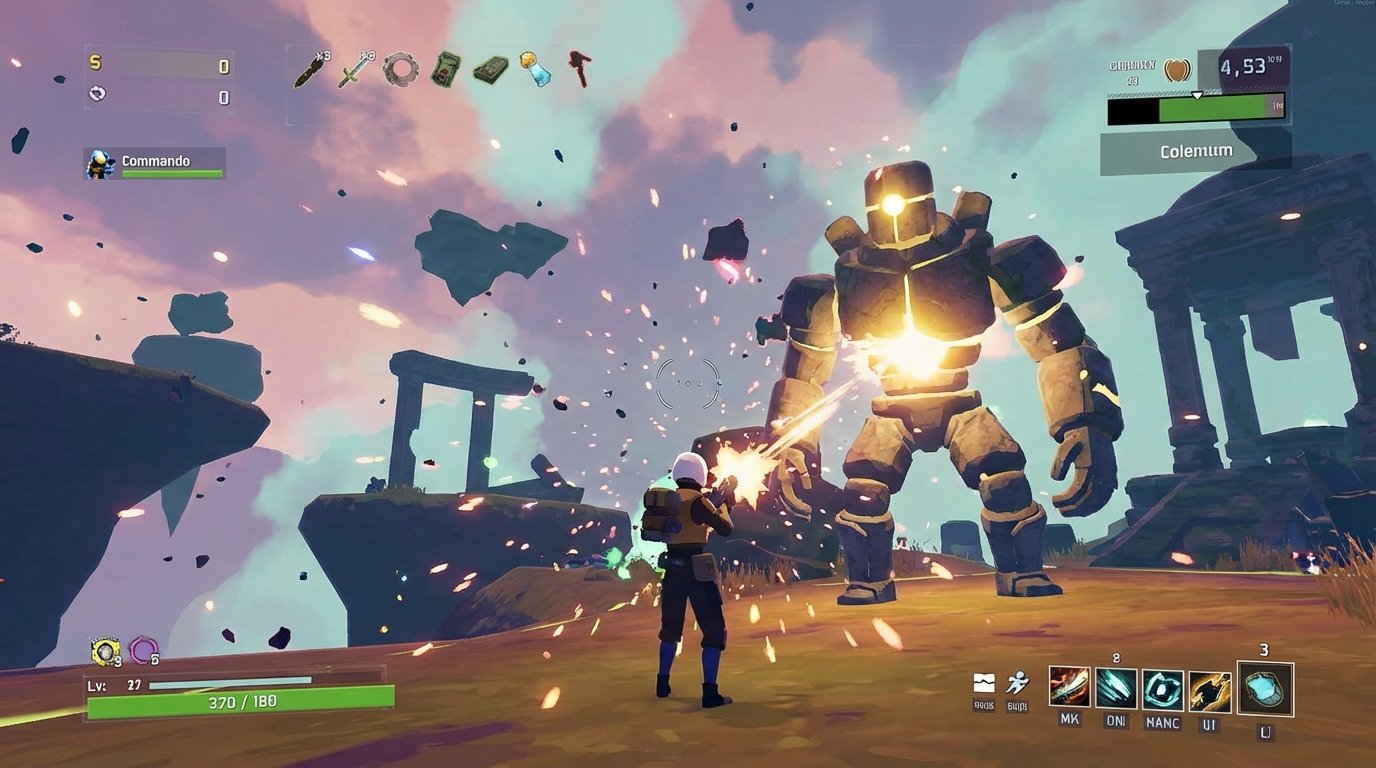Click the blue equipment item labeled U
This screenshot has width=1376, height=768.
tap(1264, 688)
